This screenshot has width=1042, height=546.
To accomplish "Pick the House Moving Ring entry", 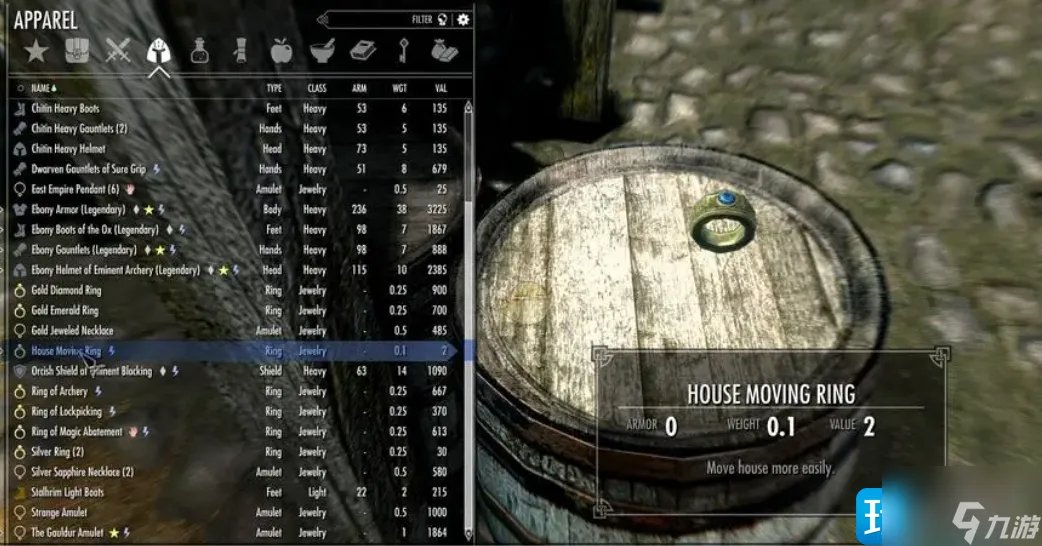I will click(x=66, y=351).
